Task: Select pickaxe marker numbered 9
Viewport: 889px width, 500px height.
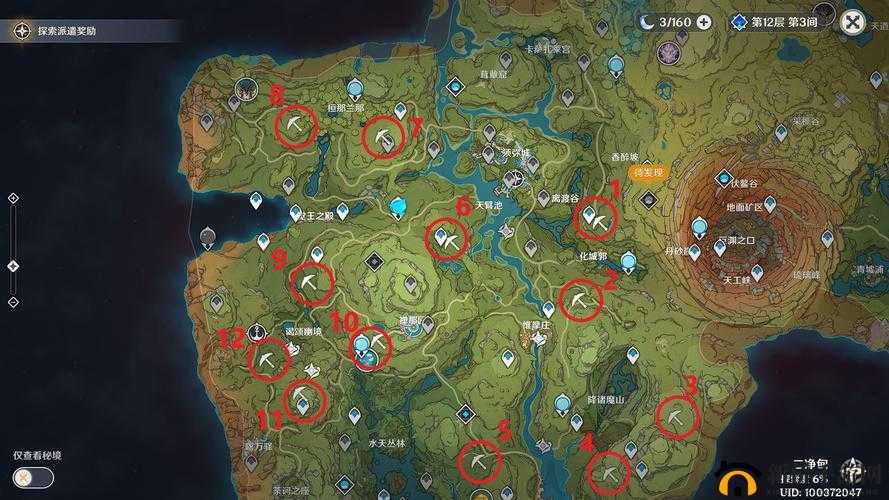Action: pos(311,284)
